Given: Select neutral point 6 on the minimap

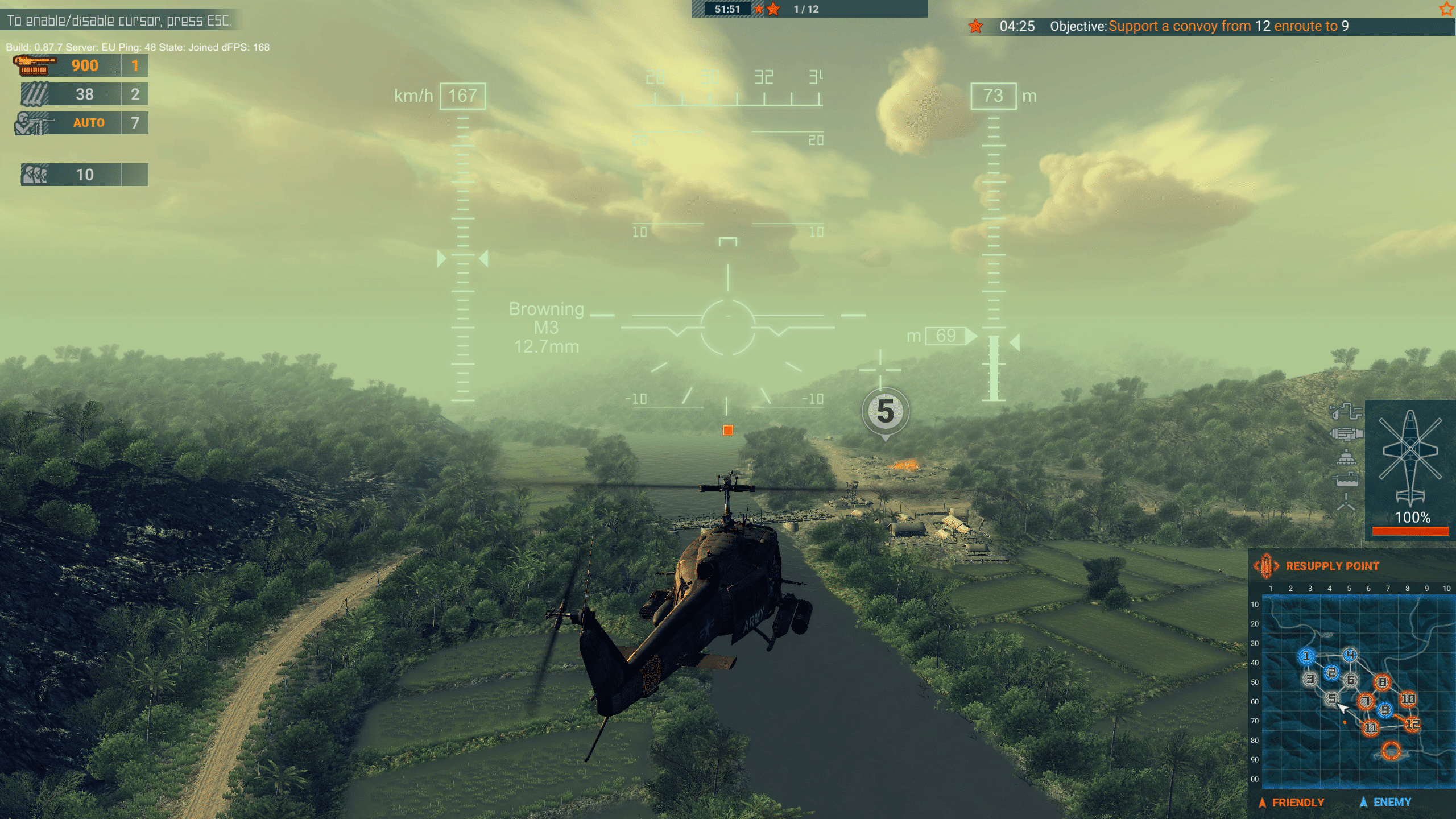Looking at the screenshot, I should point(1351,680).
